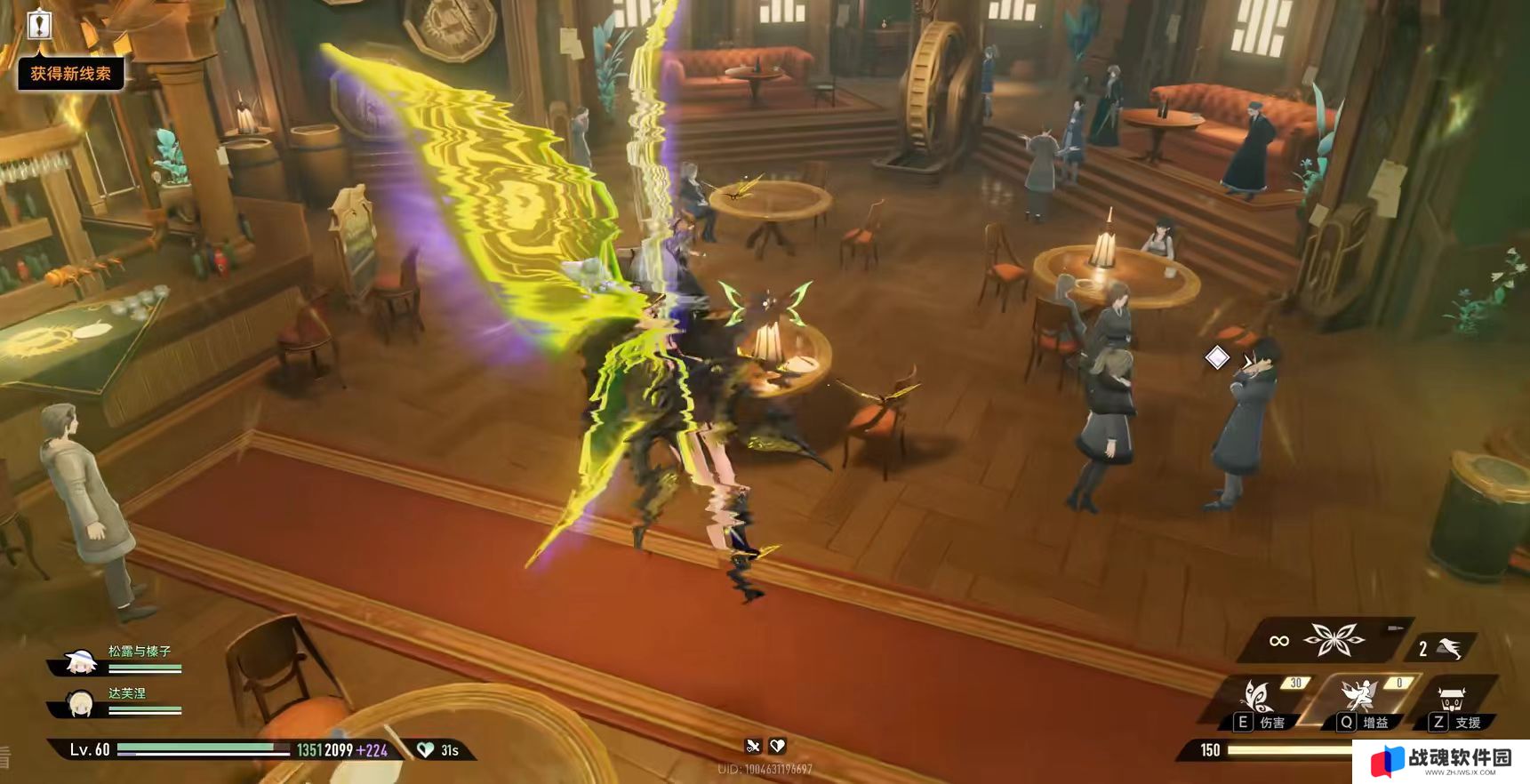Open the exclamation-mark clue icon
This screenshot has width=1530, height=784.
pyautogui.click(x=39, y=24)
